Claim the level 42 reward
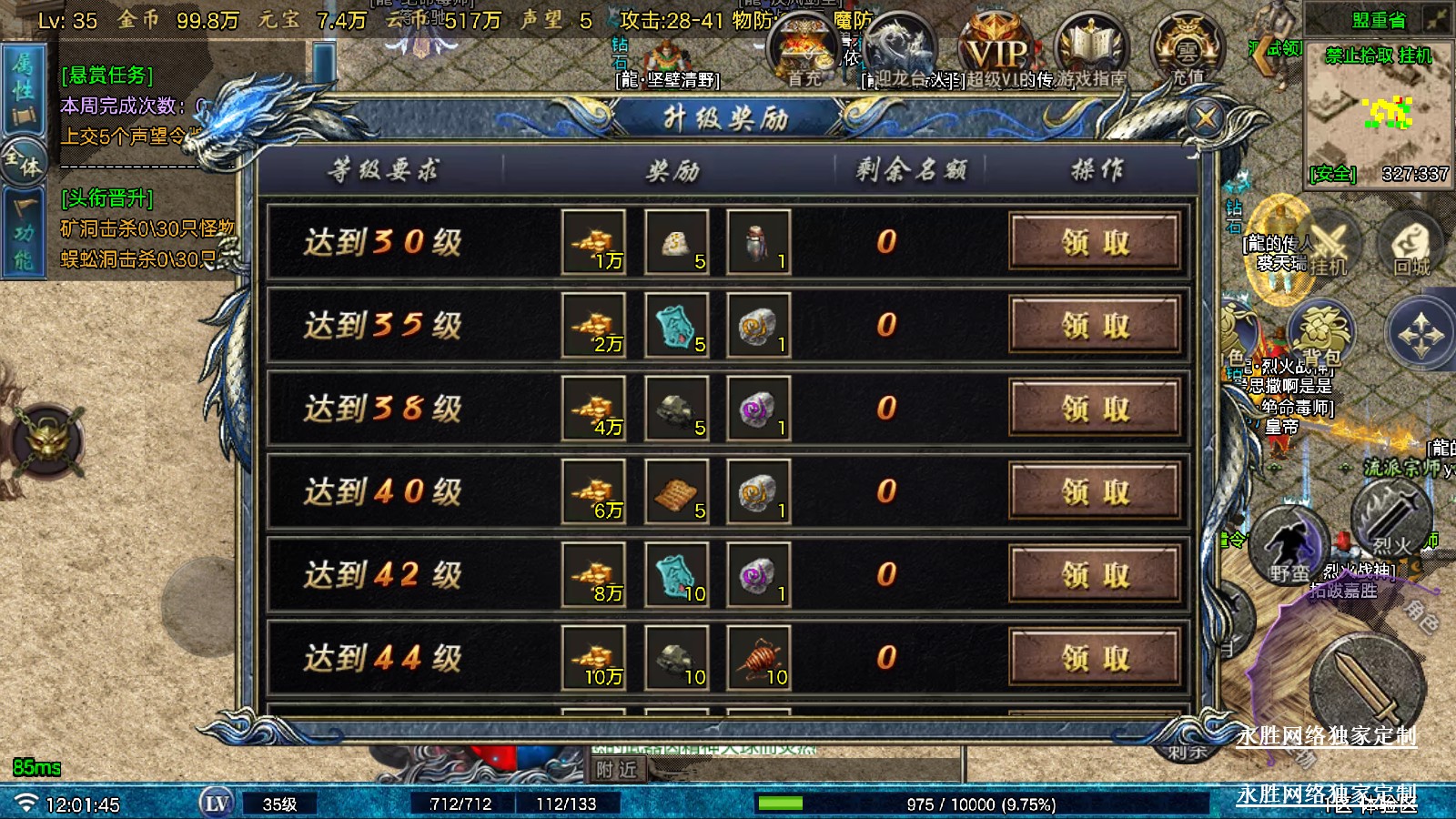This screenshot has height=819, width=1456. coord(1096,574)
